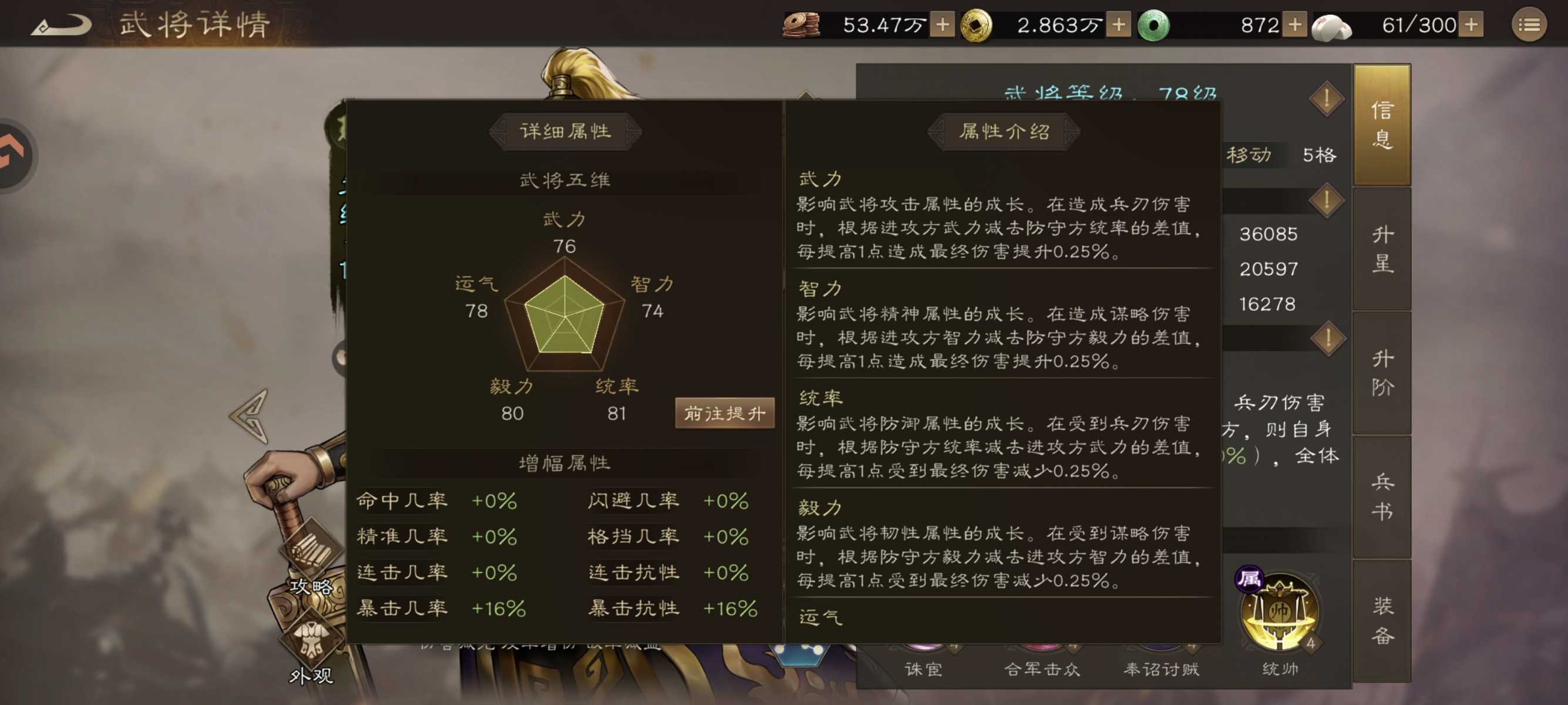
Task: Expand the 运气 attribute description
Action: point(820,617)
